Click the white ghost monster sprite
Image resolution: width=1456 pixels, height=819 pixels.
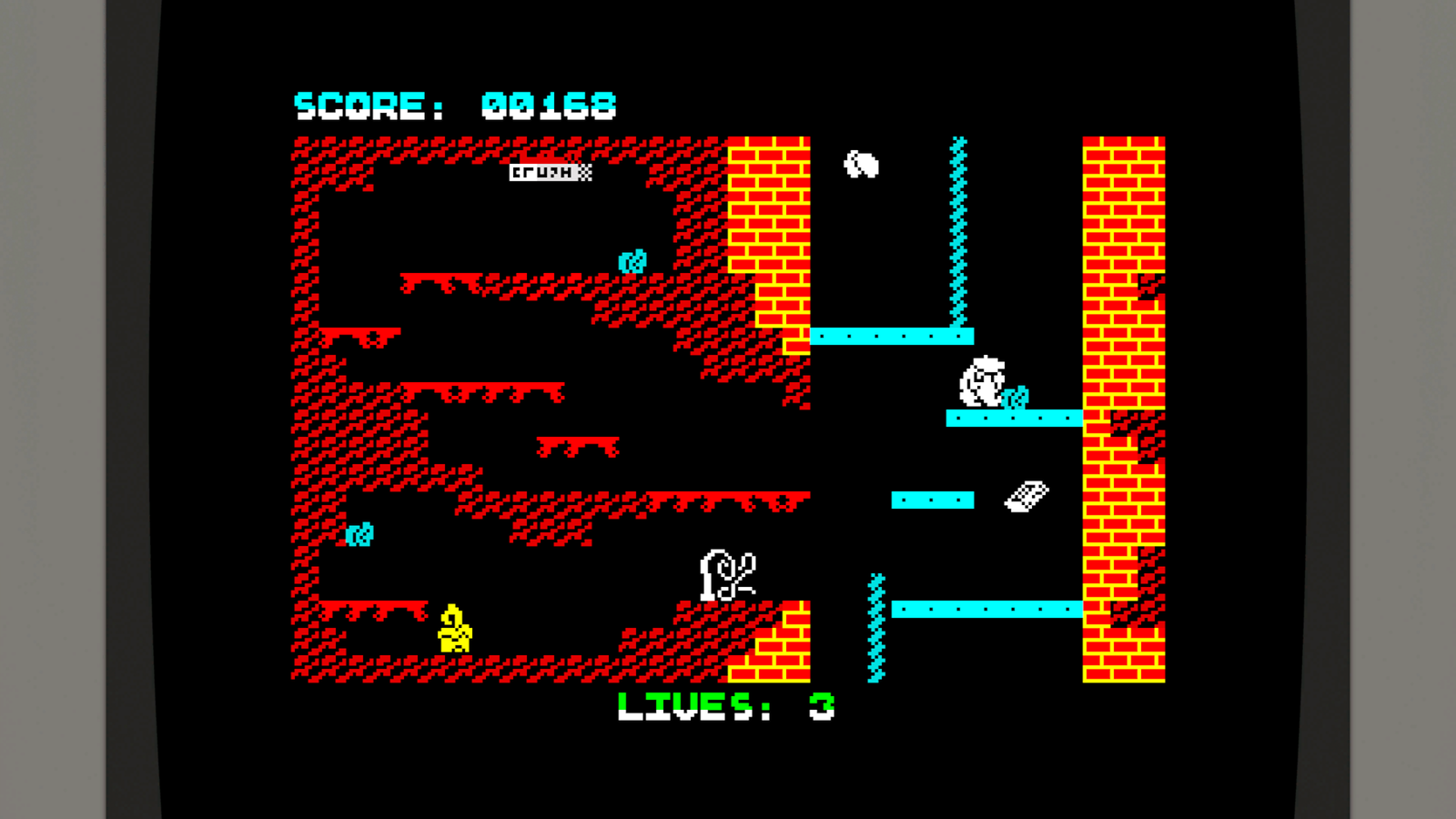pyautogui.click(x=981, y=380)
